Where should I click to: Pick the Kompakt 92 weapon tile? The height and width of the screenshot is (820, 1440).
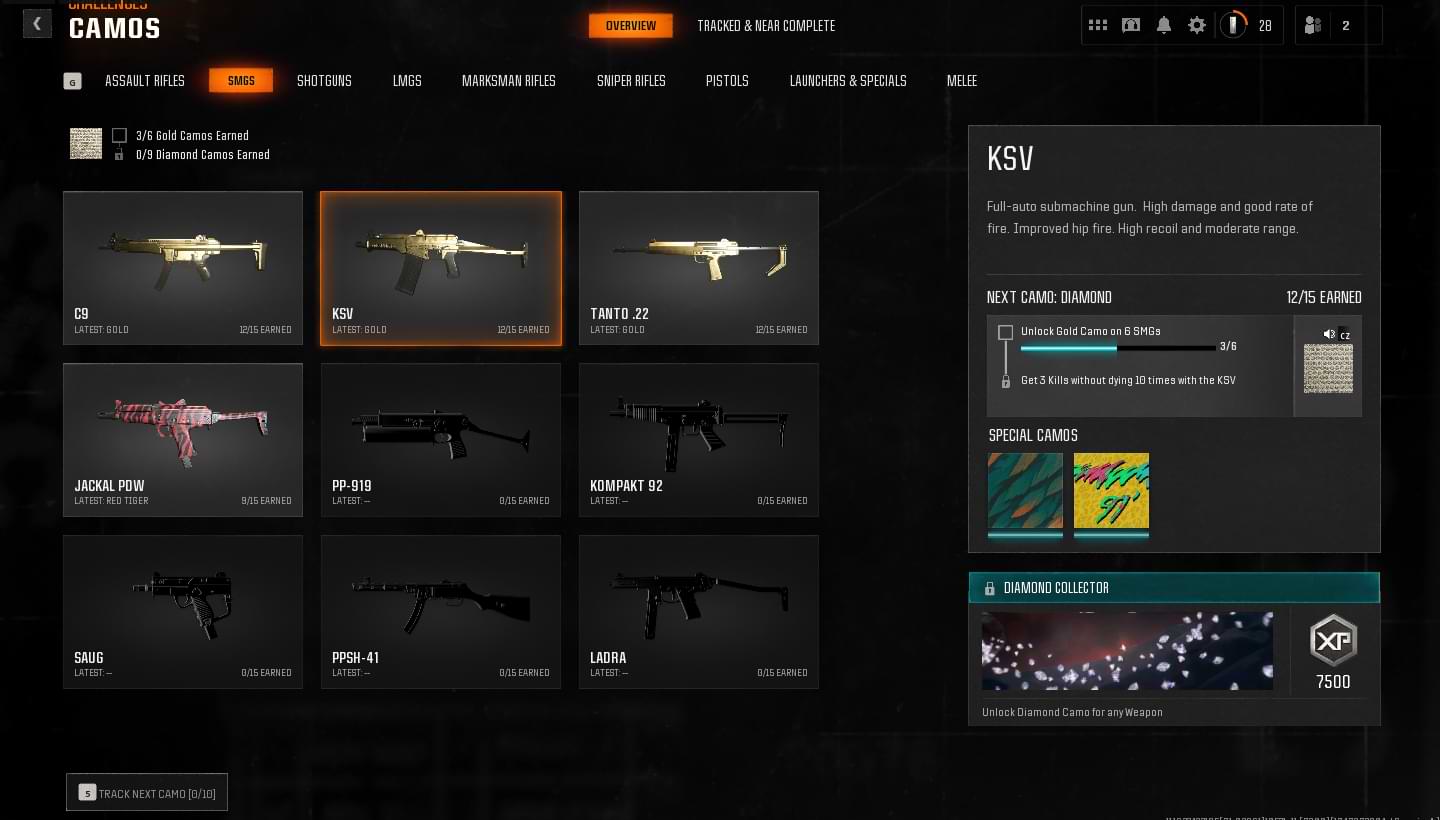coord(699,440)
